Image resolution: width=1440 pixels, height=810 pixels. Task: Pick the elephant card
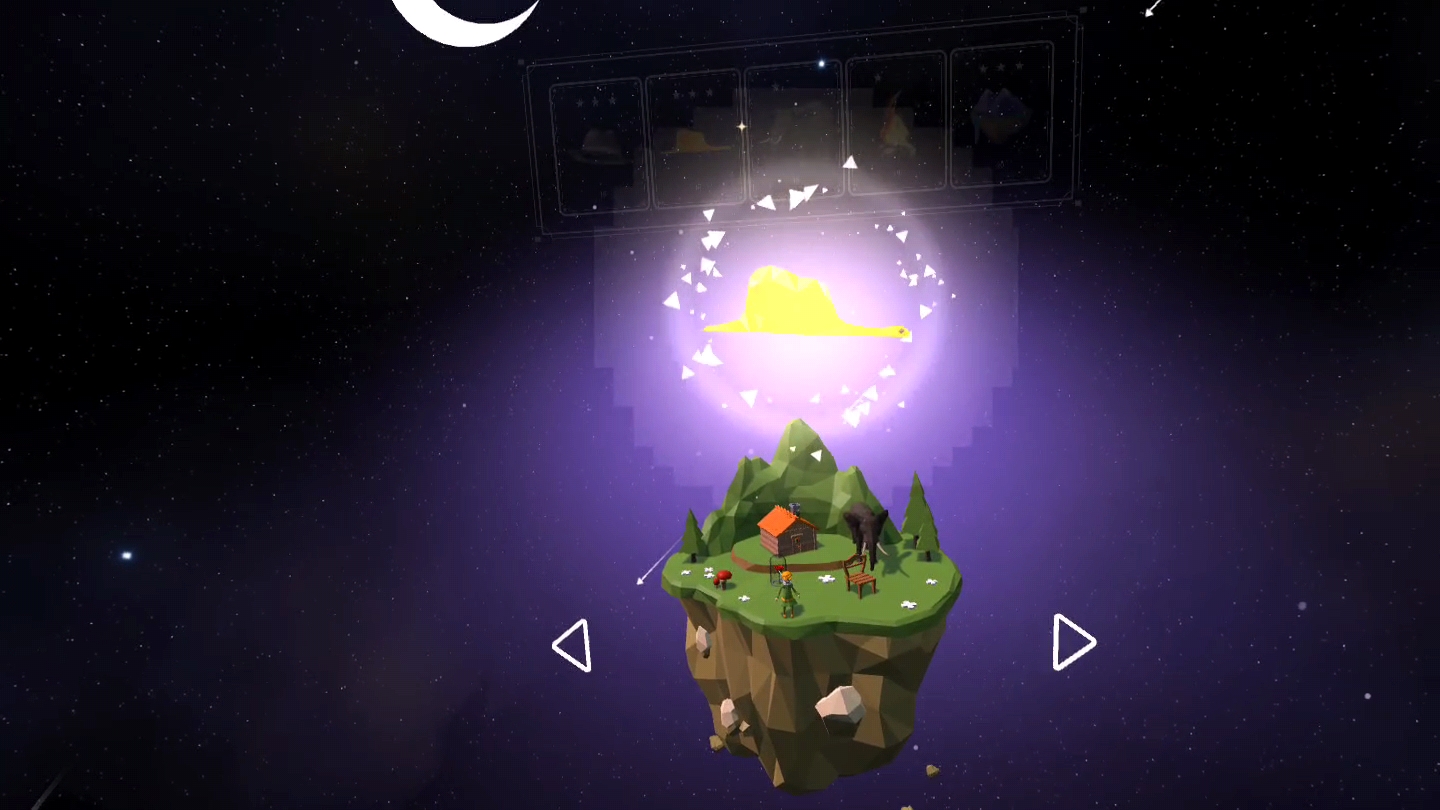(x=795, y=135)
